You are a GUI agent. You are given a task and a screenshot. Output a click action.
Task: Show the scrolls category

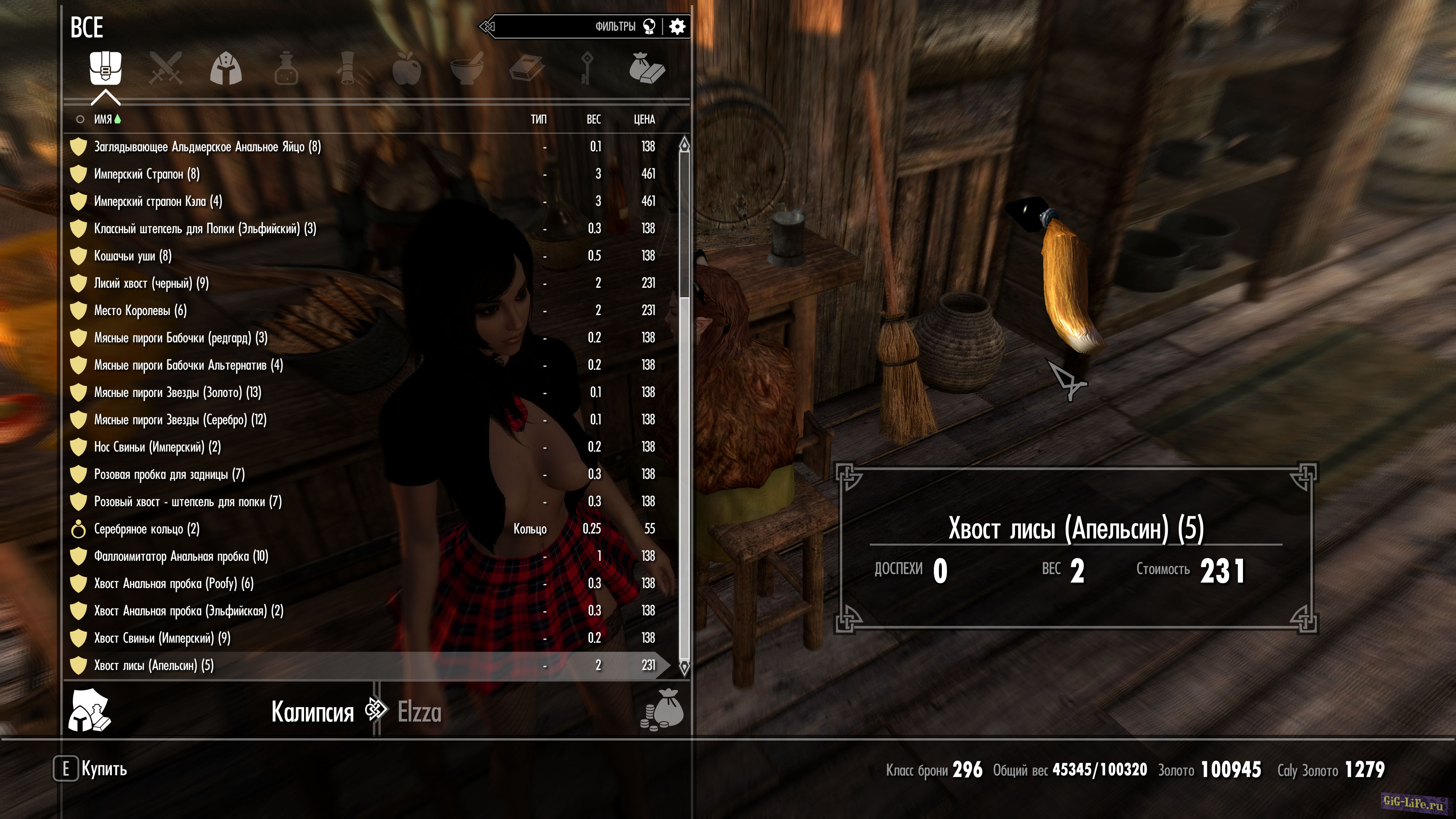coord(347,68)
